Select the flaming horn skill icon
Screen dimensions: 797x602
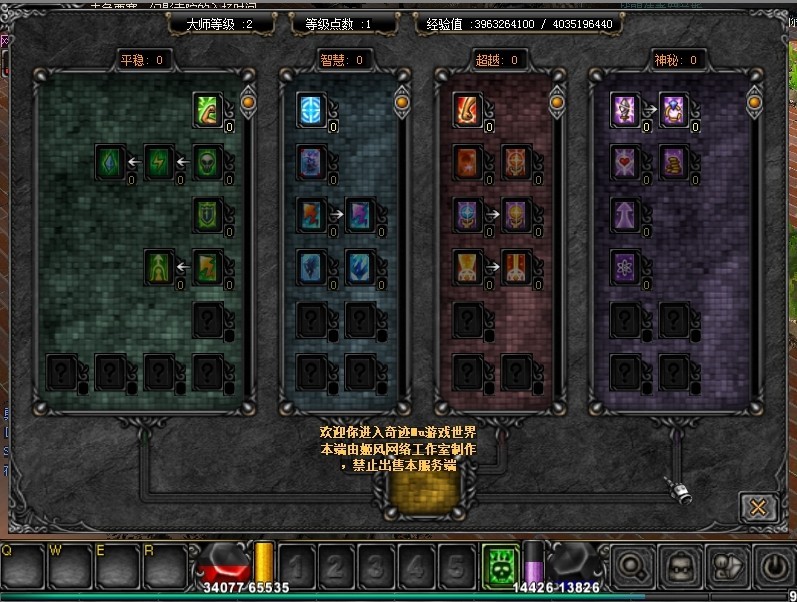coord(468,108)
